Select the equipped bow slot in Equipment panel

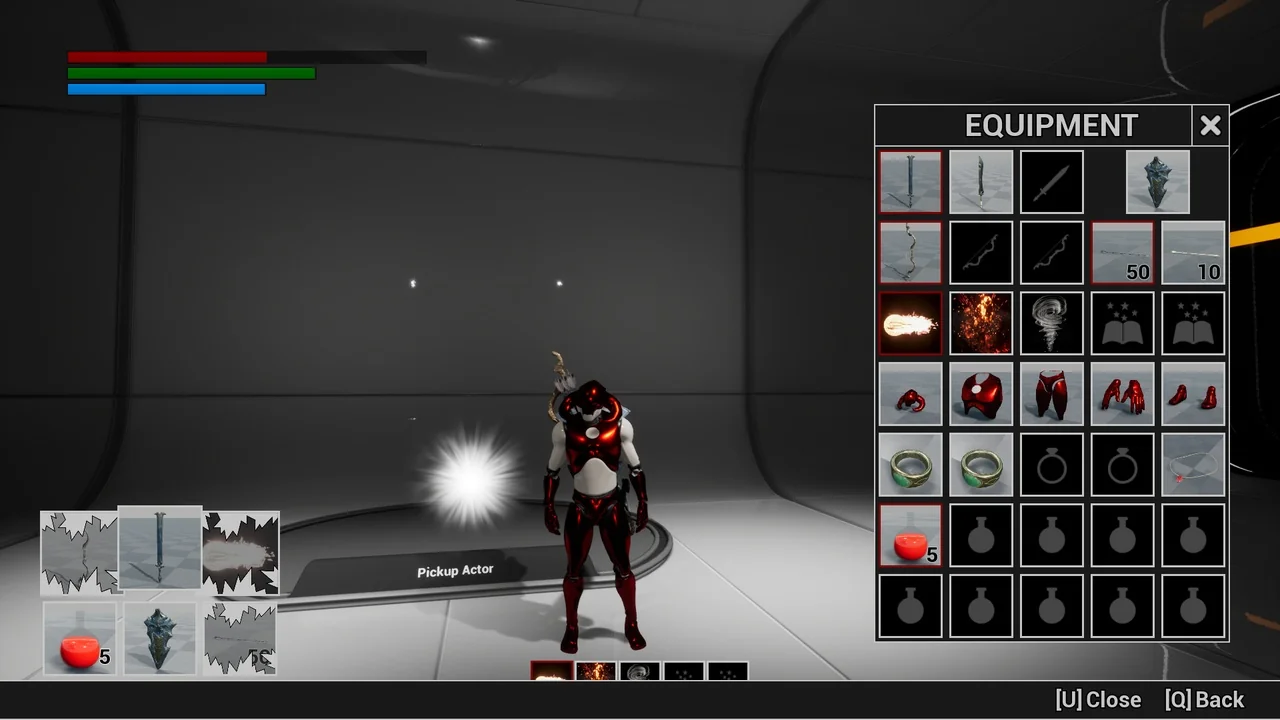click(911, 253)
